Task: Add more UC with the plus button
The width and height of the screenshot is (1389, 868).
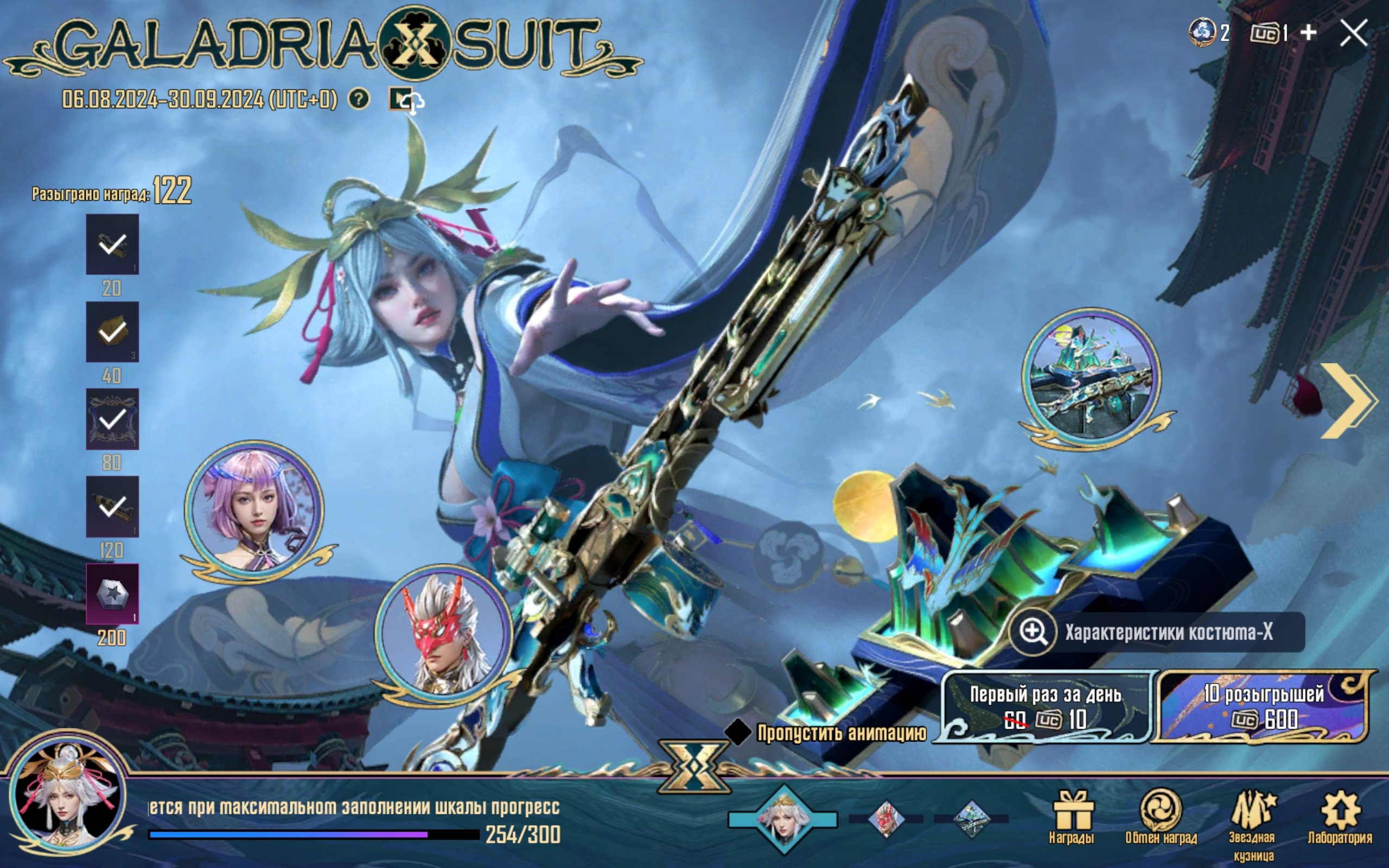Action: click(x=1308, y=33)
